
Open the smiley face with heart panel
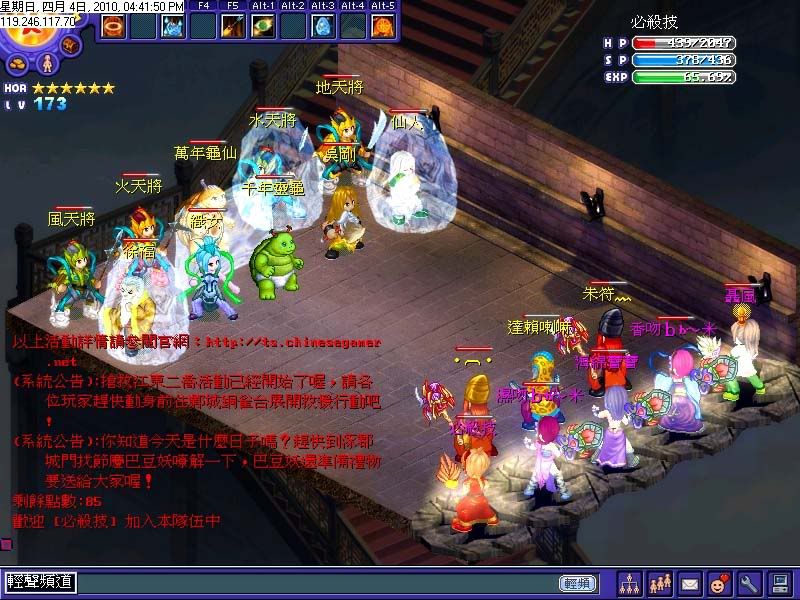point(720,582)
